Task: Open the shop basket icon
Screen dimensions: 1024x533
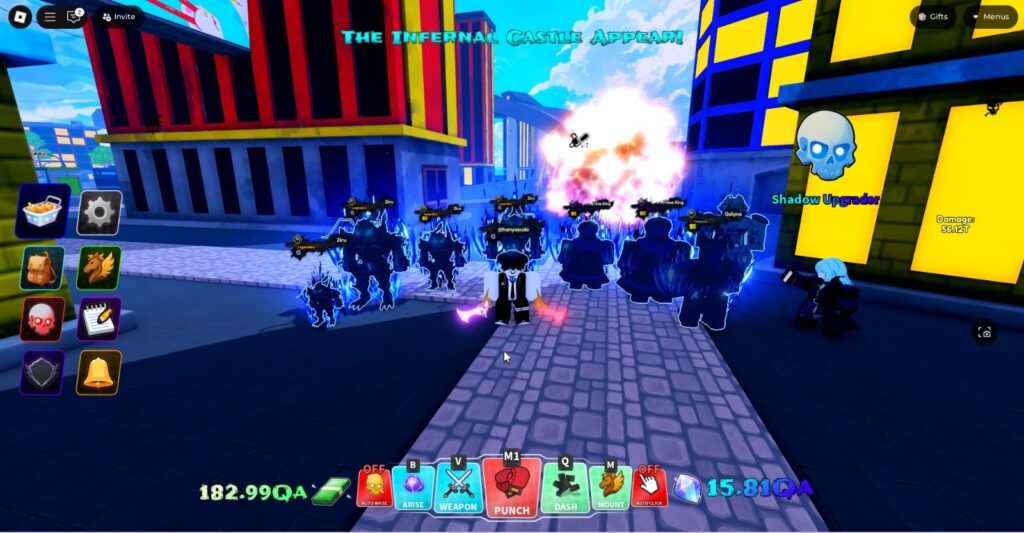Action: click(x=43, y=211)
